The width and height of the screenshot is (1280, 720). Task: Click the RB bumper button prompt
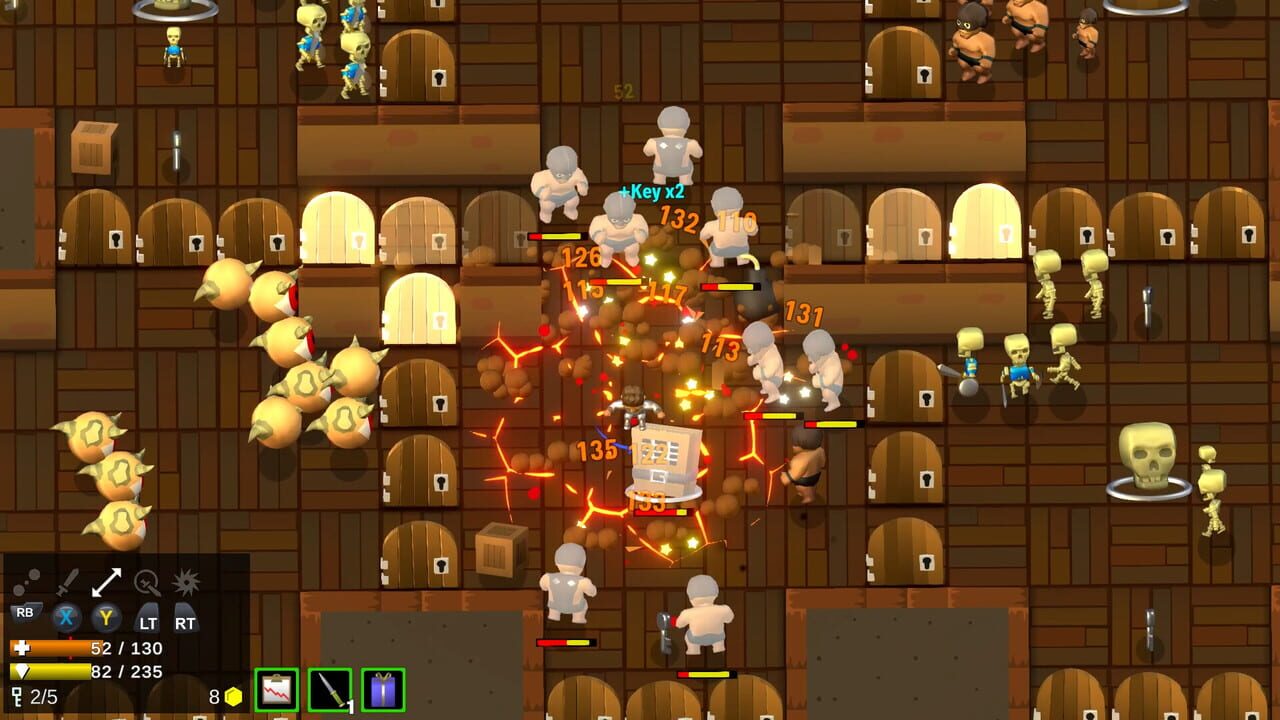(27, 611)
